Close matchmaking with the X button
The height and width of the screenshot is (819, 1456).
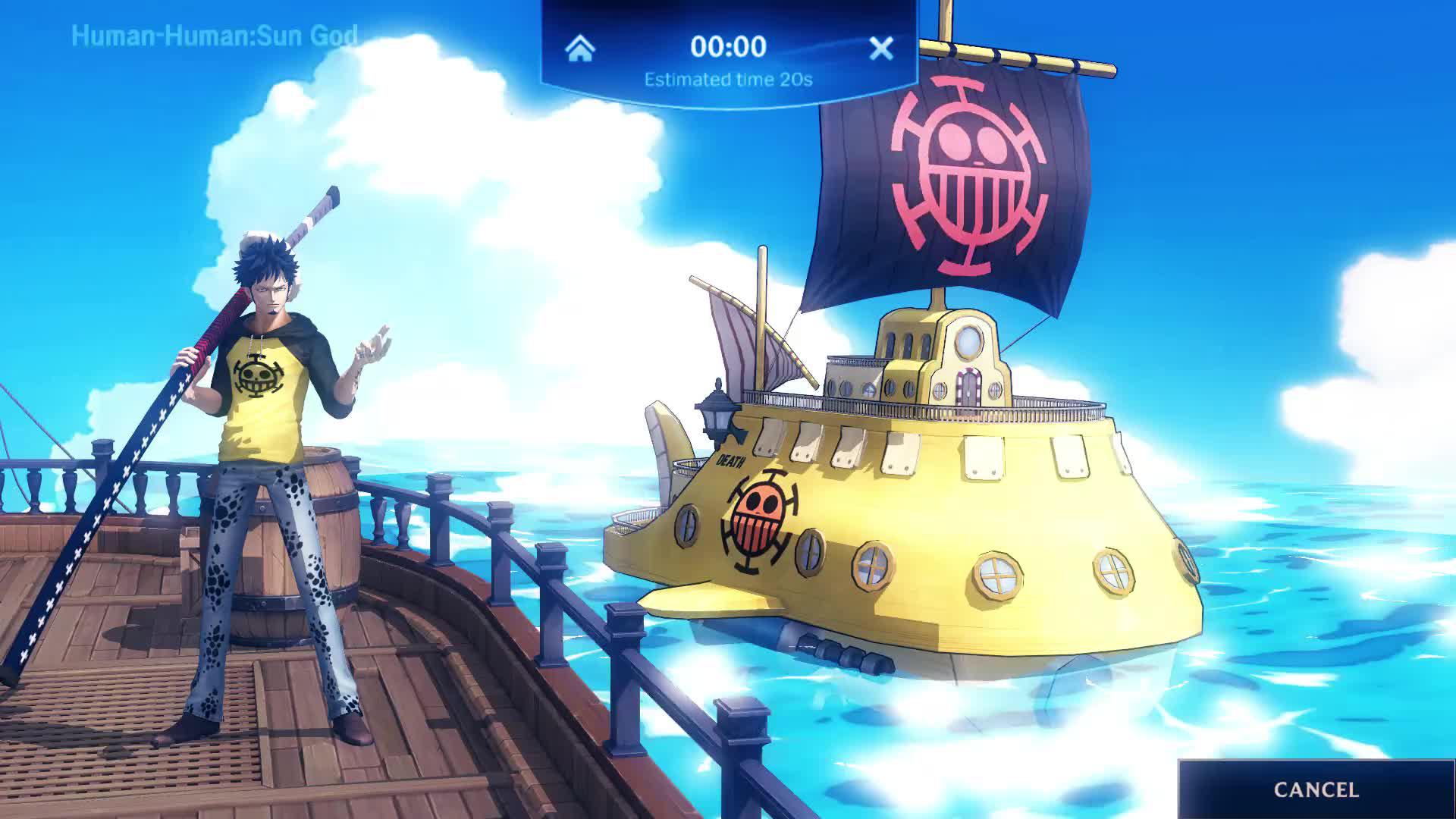pyautogui.click(x=880, y=49)
